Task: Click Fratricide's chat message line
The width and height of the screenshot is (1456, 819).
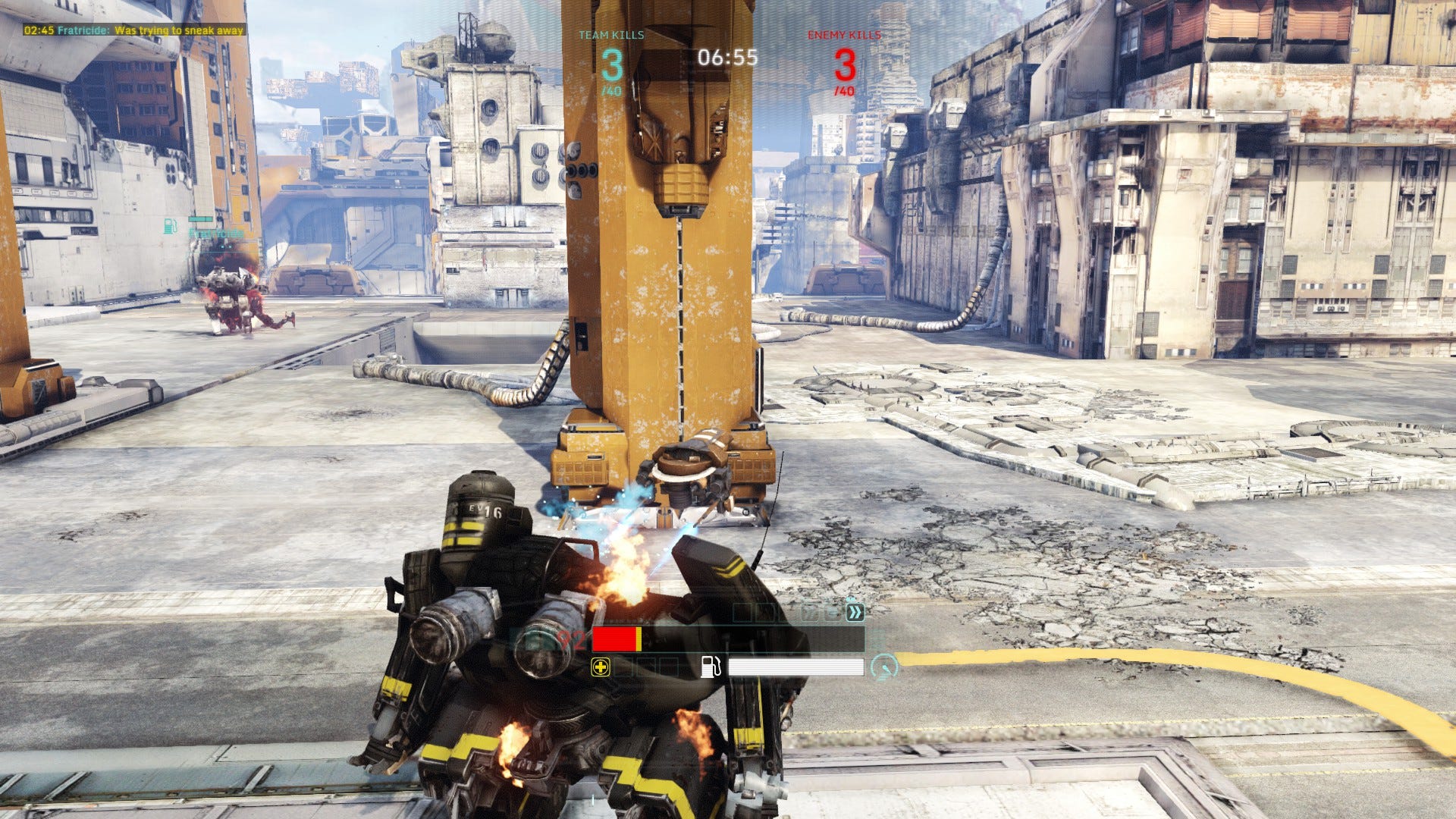Action: (x=134, y=30)
